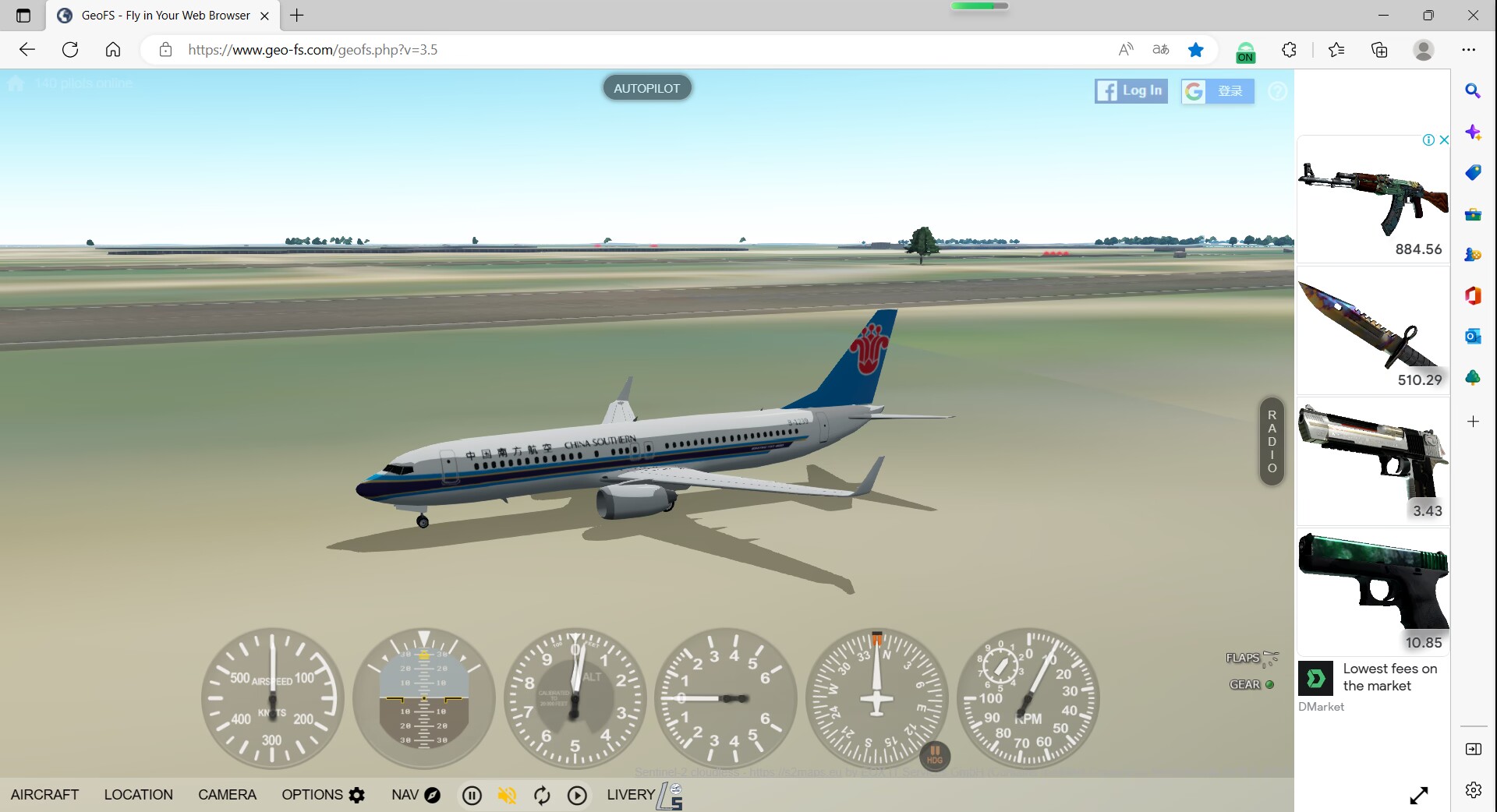Visit the DMarket 'Lowest fees' ad link
This screenshot has height=812, width=1497.
point(1389,676)
